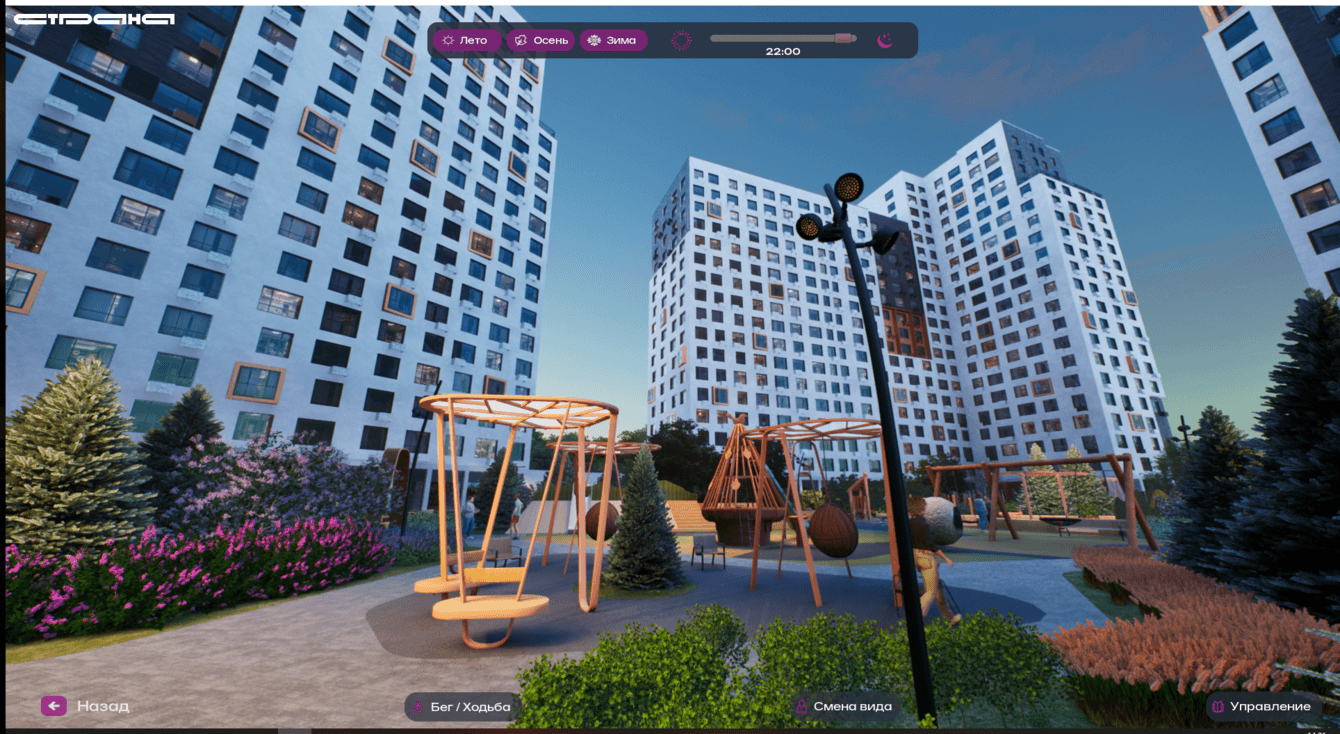The width and height of the screenshot is (1340, 734).
Task: Select the Лето season button
Action: pyautogui.click(x=467, y=41)
